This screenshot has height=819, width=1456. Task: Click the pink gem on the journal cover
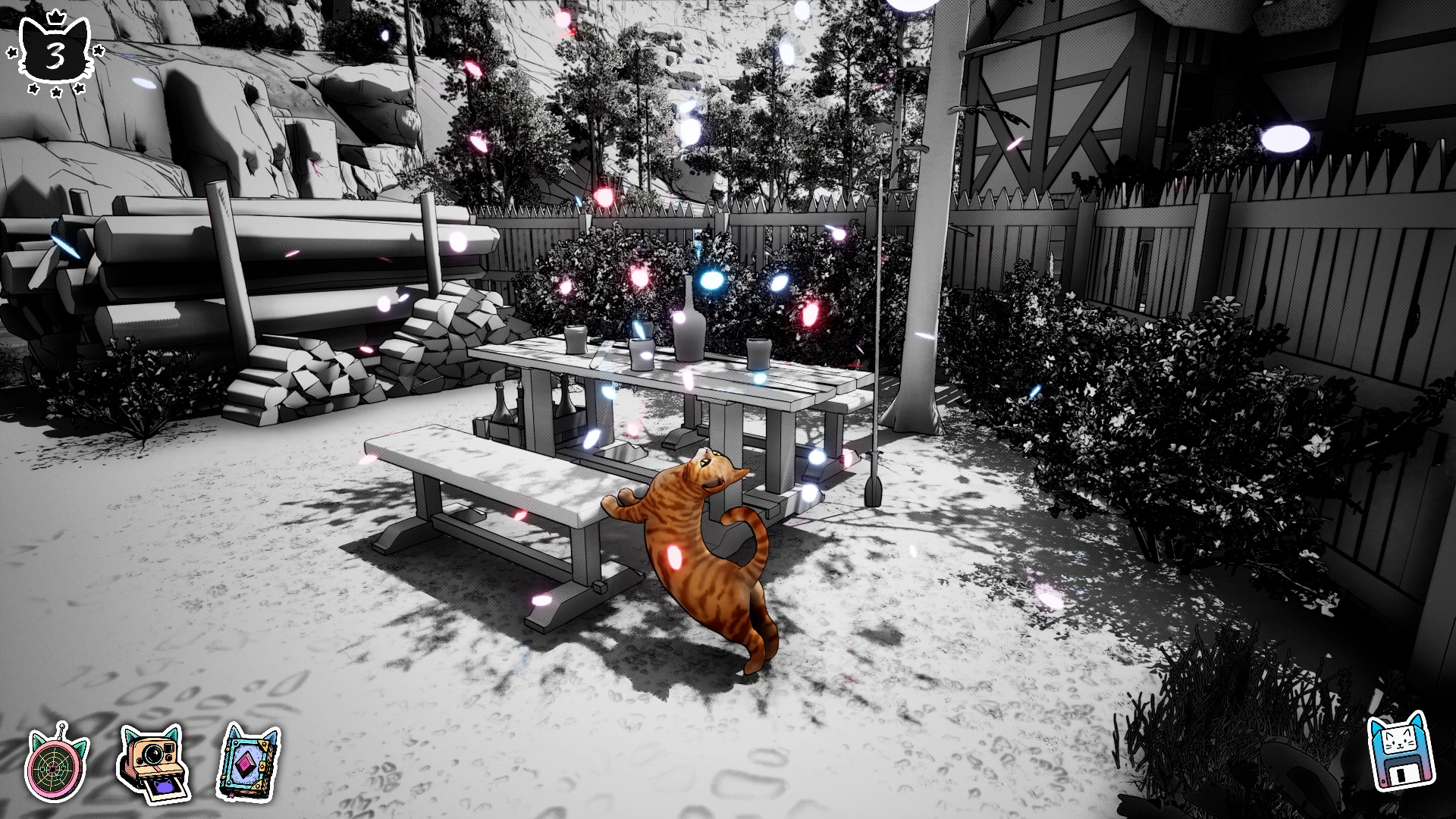246,763
